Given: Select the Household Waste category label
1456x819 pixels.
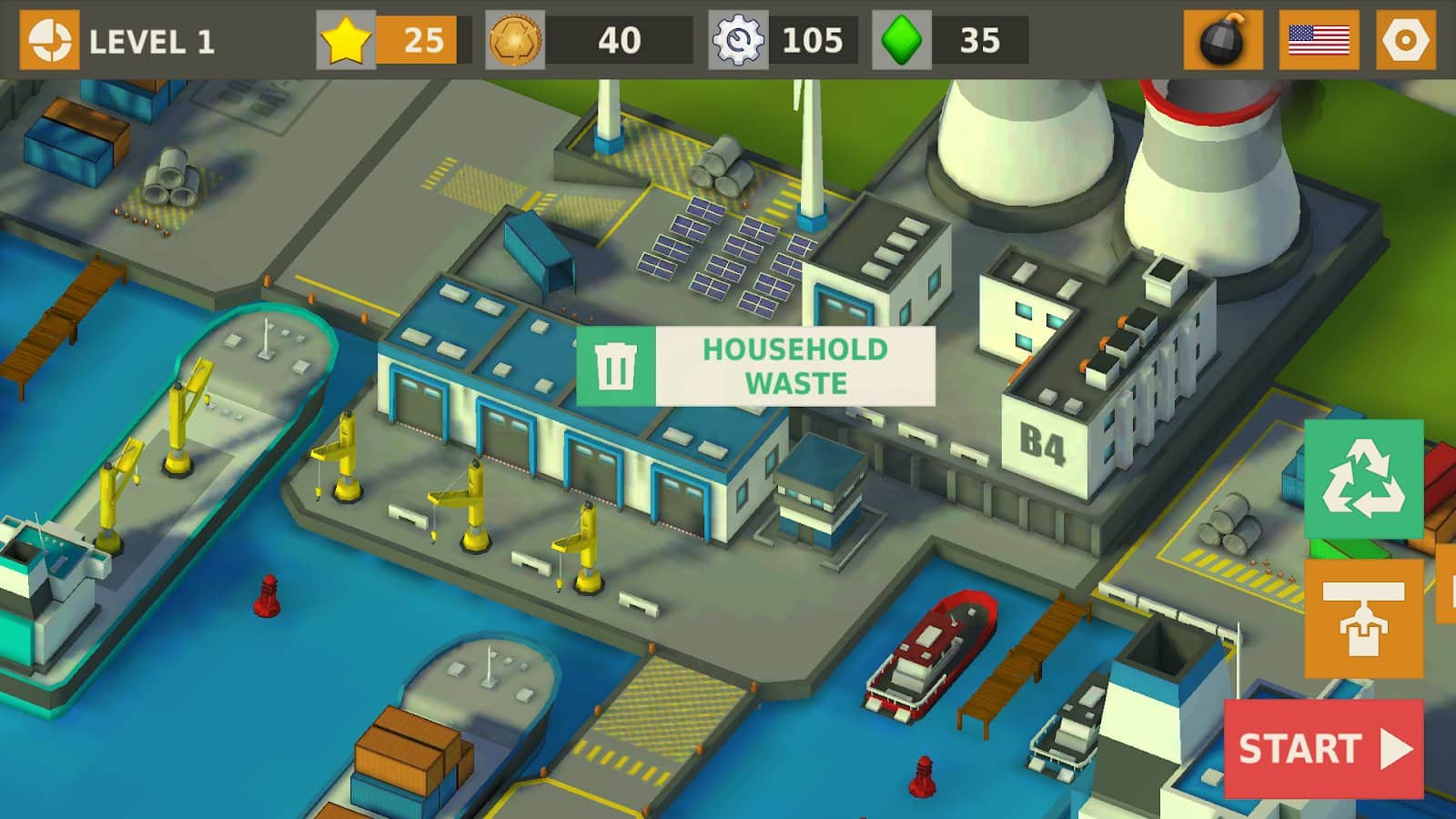Looking at the screenshot, I should [x=796, y=364].
